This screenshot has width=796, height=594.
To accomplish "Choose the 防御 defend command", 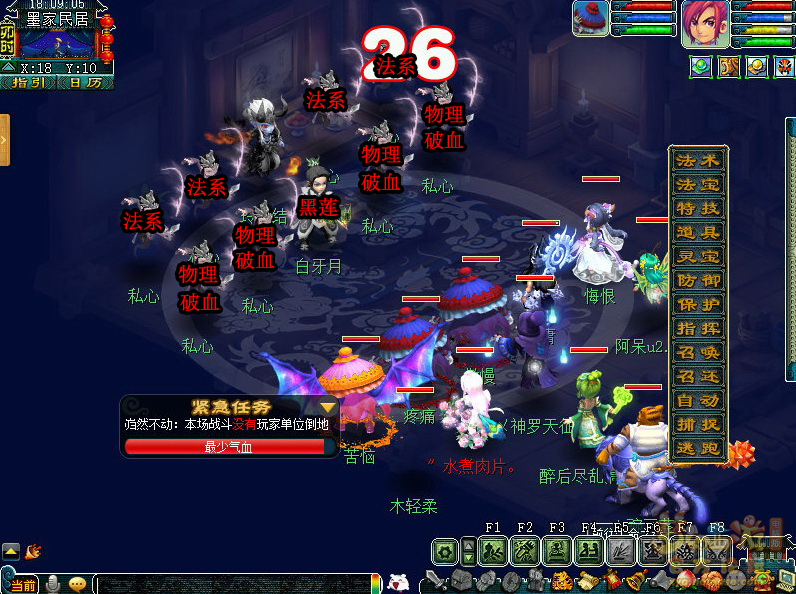I will point(698,280).
